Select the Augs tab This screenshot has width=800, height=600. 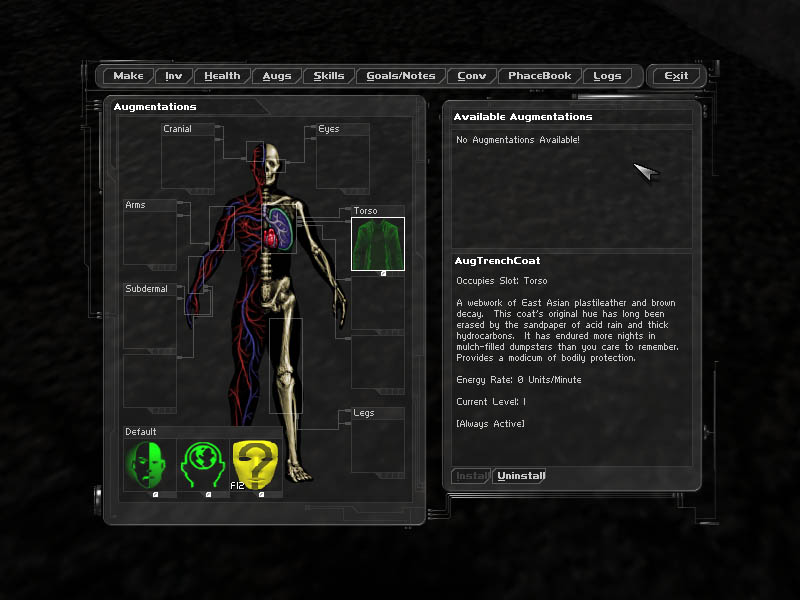tap(277, 76)
